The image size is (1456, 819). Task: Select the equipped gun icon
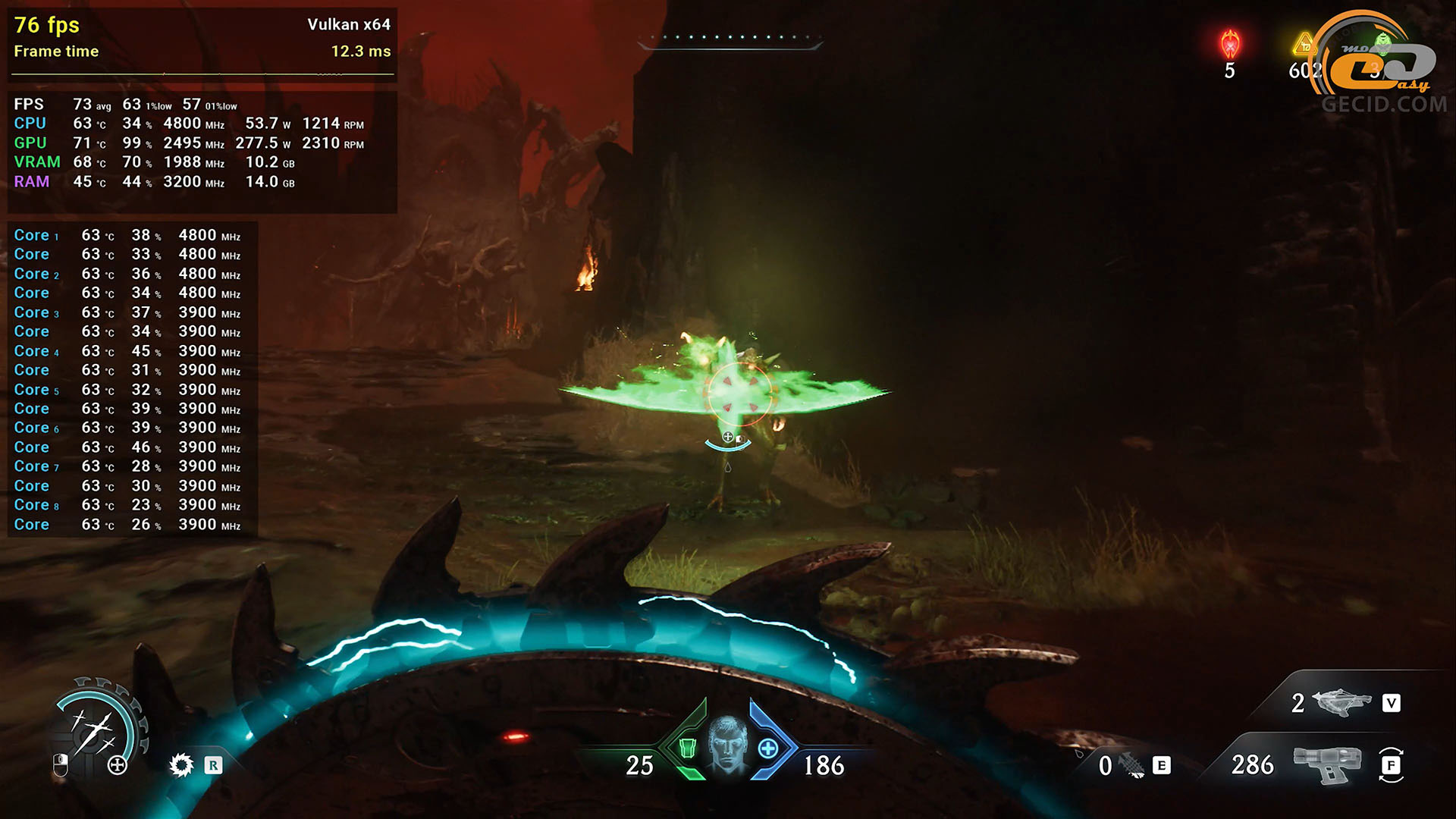(1326, 764)
